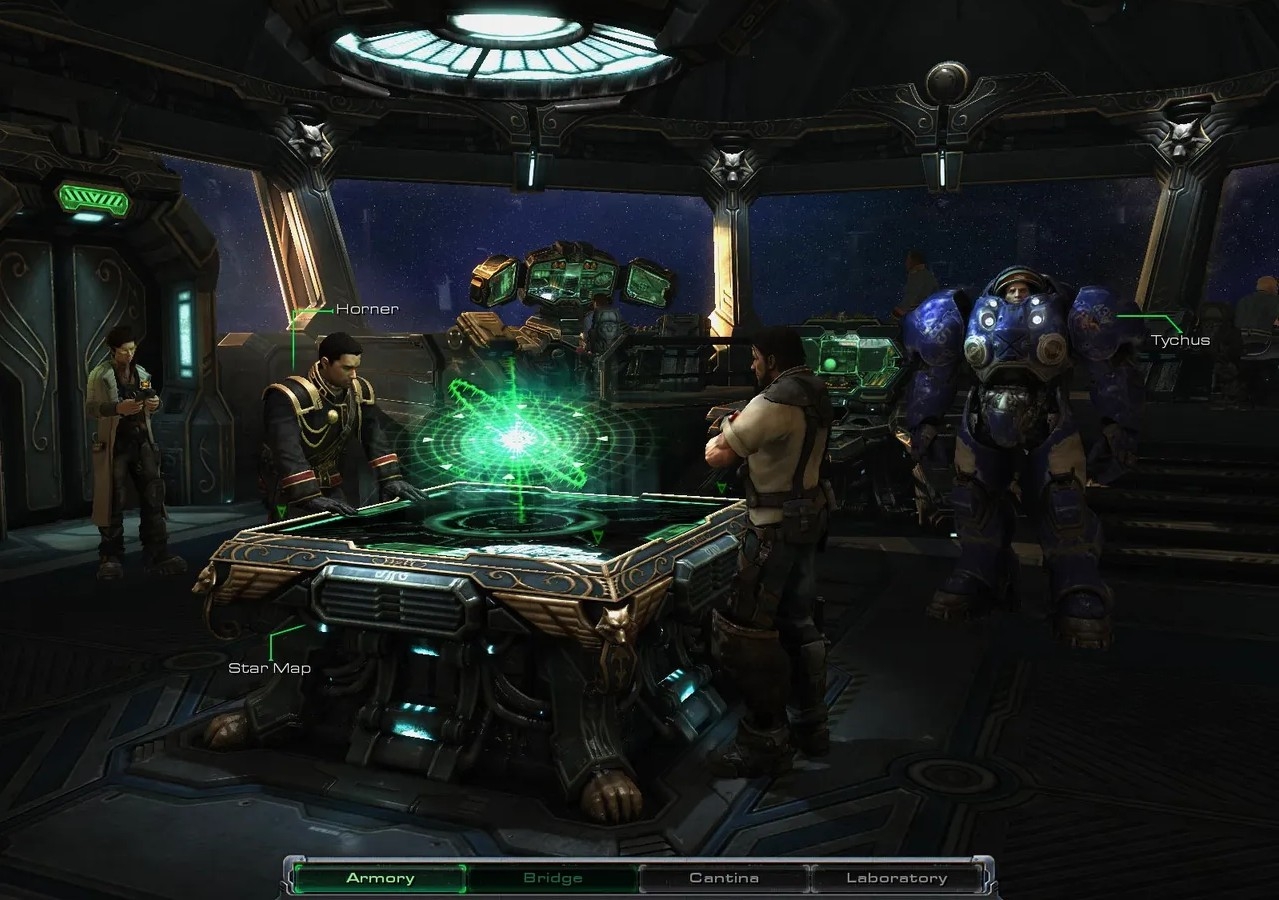Select the Bridge room tab
The width and height of the screenshot is (1279, 900).
click(x=553, y=878)
